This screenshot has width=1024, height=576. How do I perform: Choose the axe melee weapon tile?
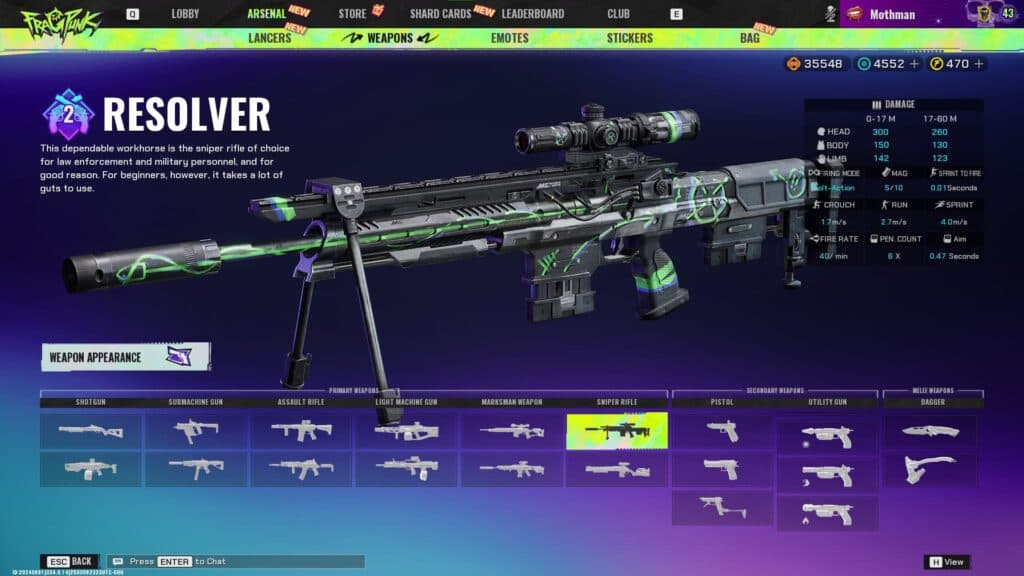pos(930,469)
